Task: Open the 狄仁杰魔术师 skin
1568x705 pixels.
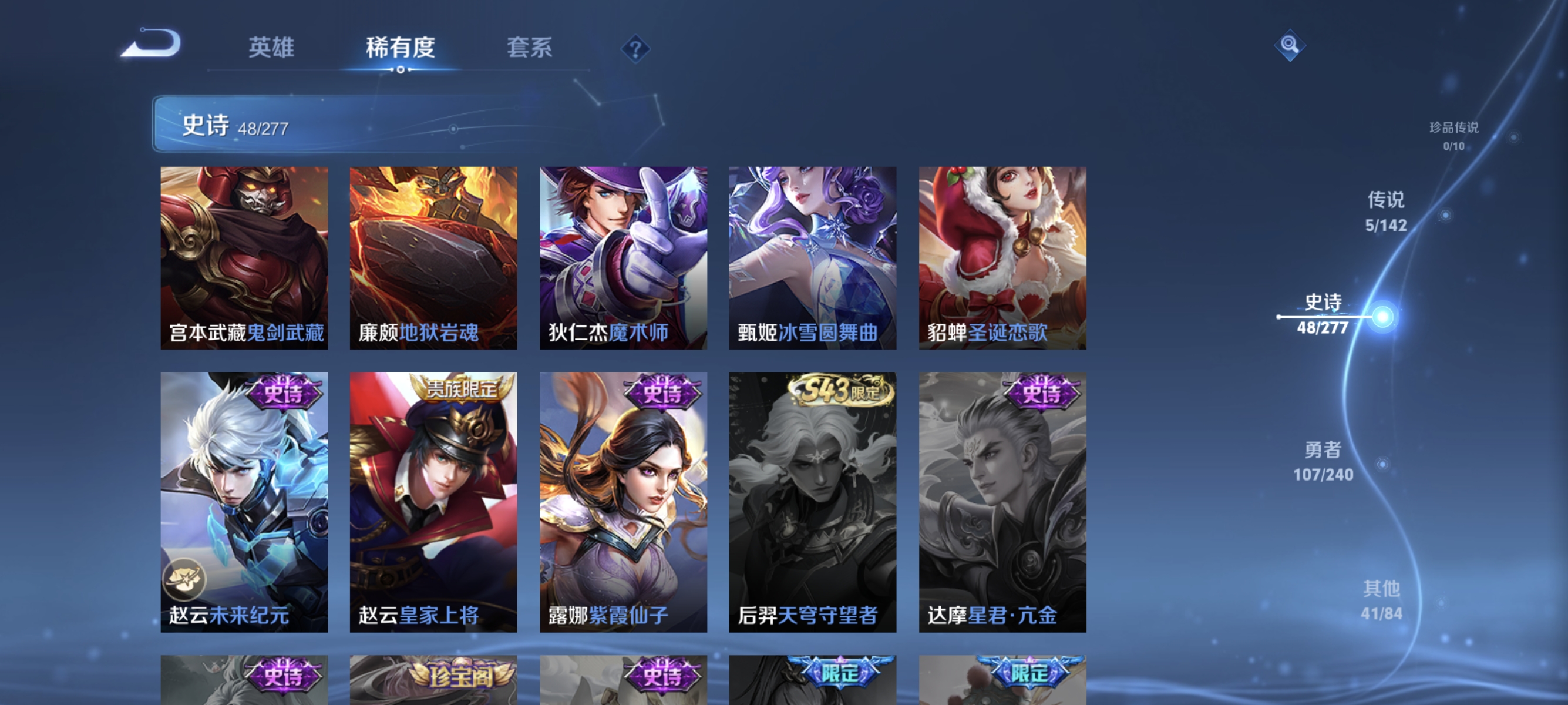Action: click(x=623, y=258)
